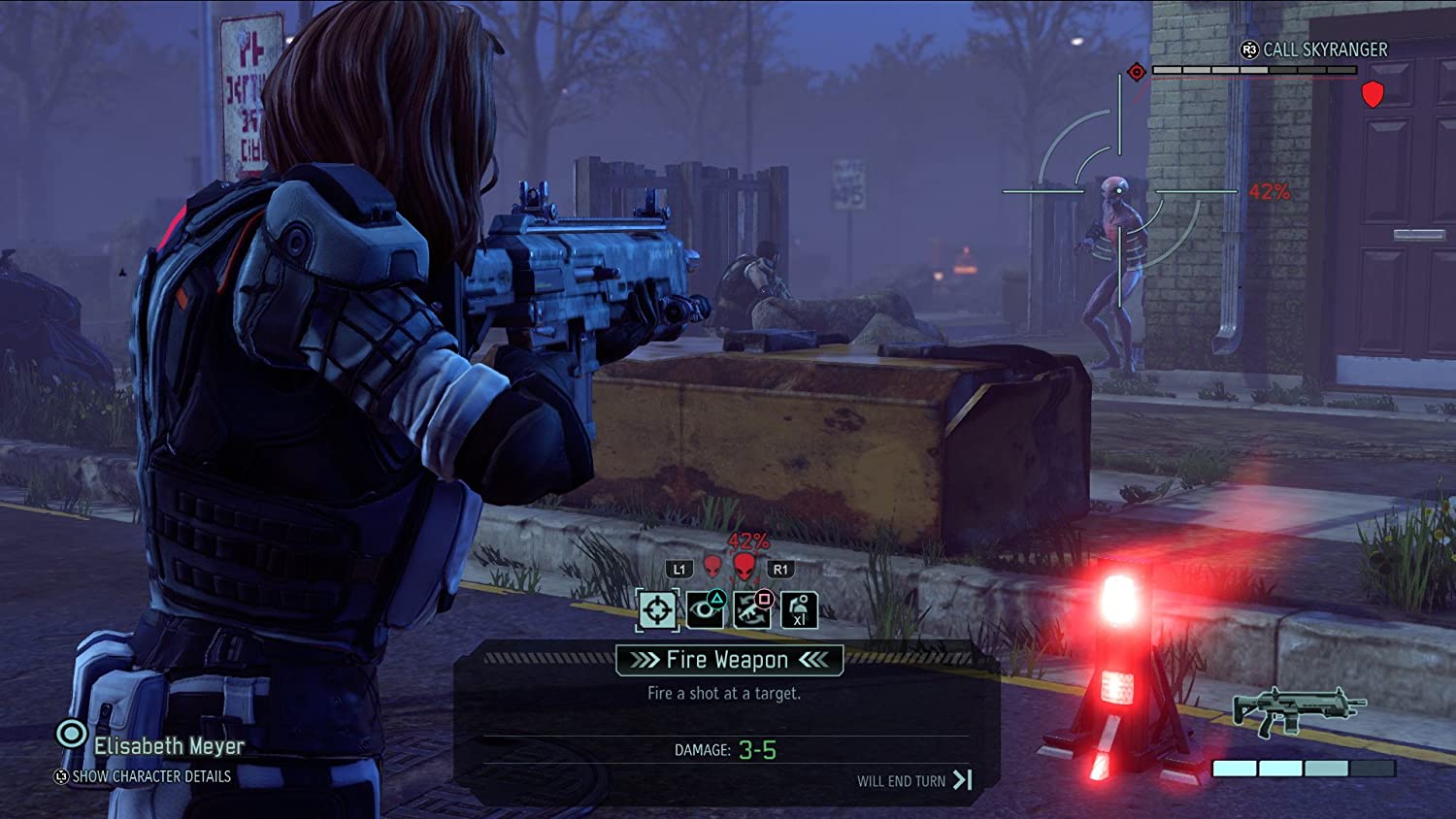
Task: Click the red targeting reticle beside the enemy healthbar
Action: [1137, 71]
